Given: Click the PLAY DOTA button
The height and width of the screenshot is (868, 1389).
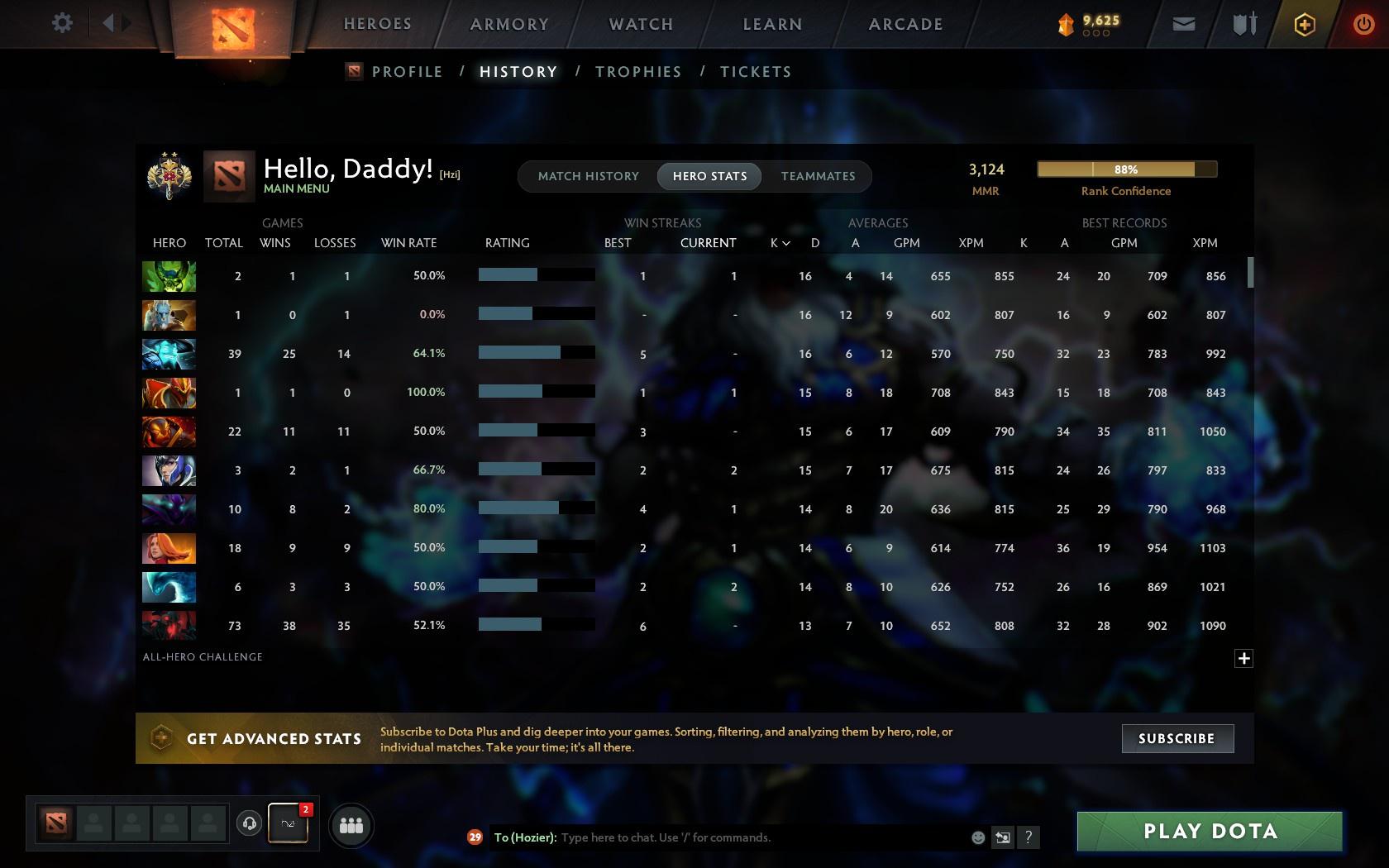Looking at the screenshot, I should click(x=1209, y=832).
